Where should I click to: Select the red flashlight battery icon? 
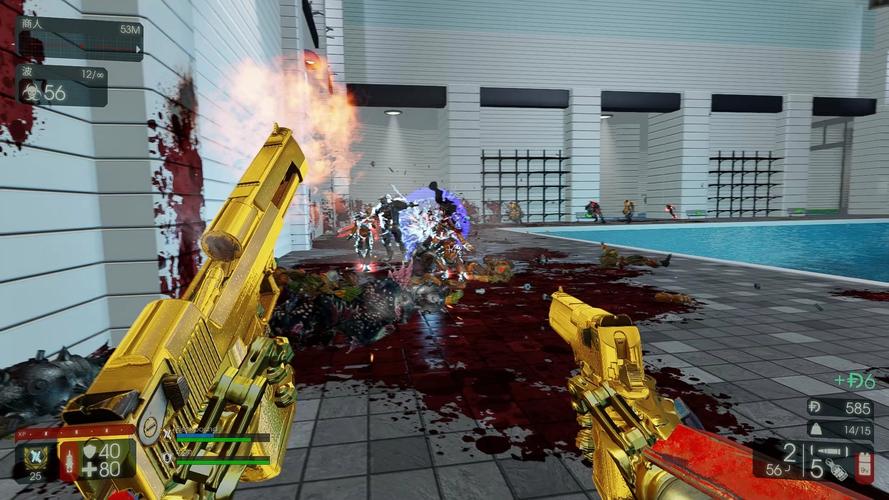coord(864,465)
